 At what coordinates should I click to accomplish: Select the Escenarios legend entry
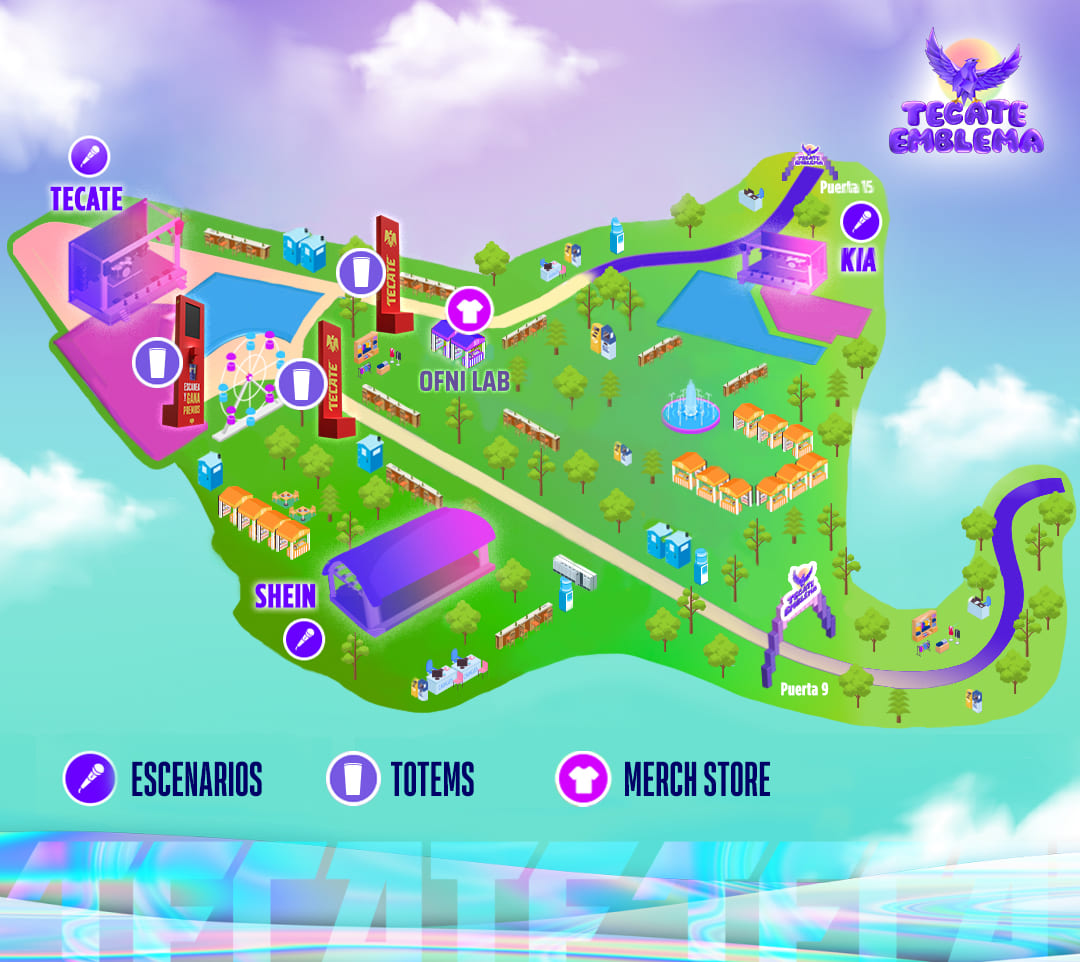pyautogui.click(x=164, y=779)
